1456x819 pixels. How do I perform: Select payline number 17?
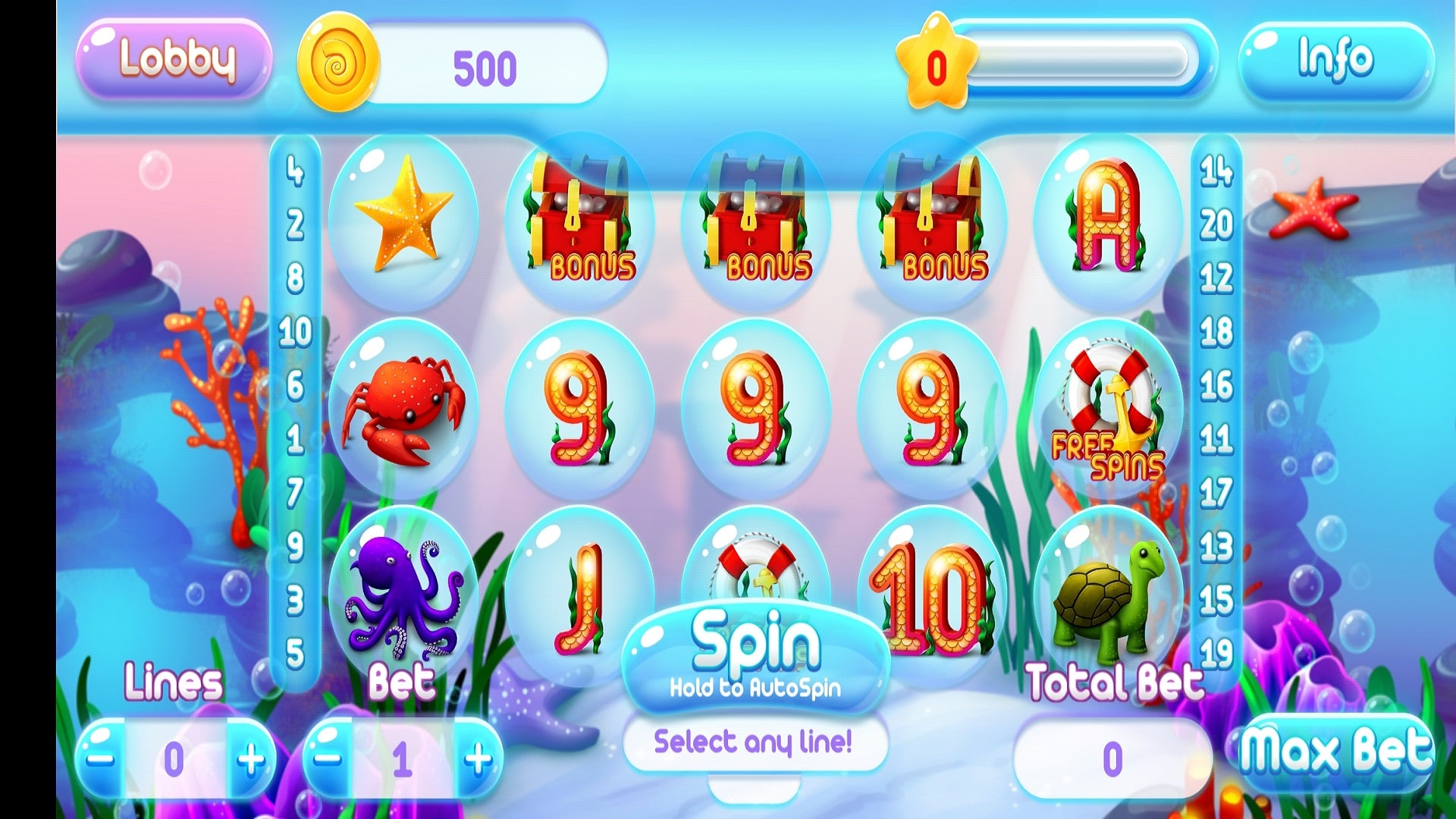click(x=1216, y=493)
